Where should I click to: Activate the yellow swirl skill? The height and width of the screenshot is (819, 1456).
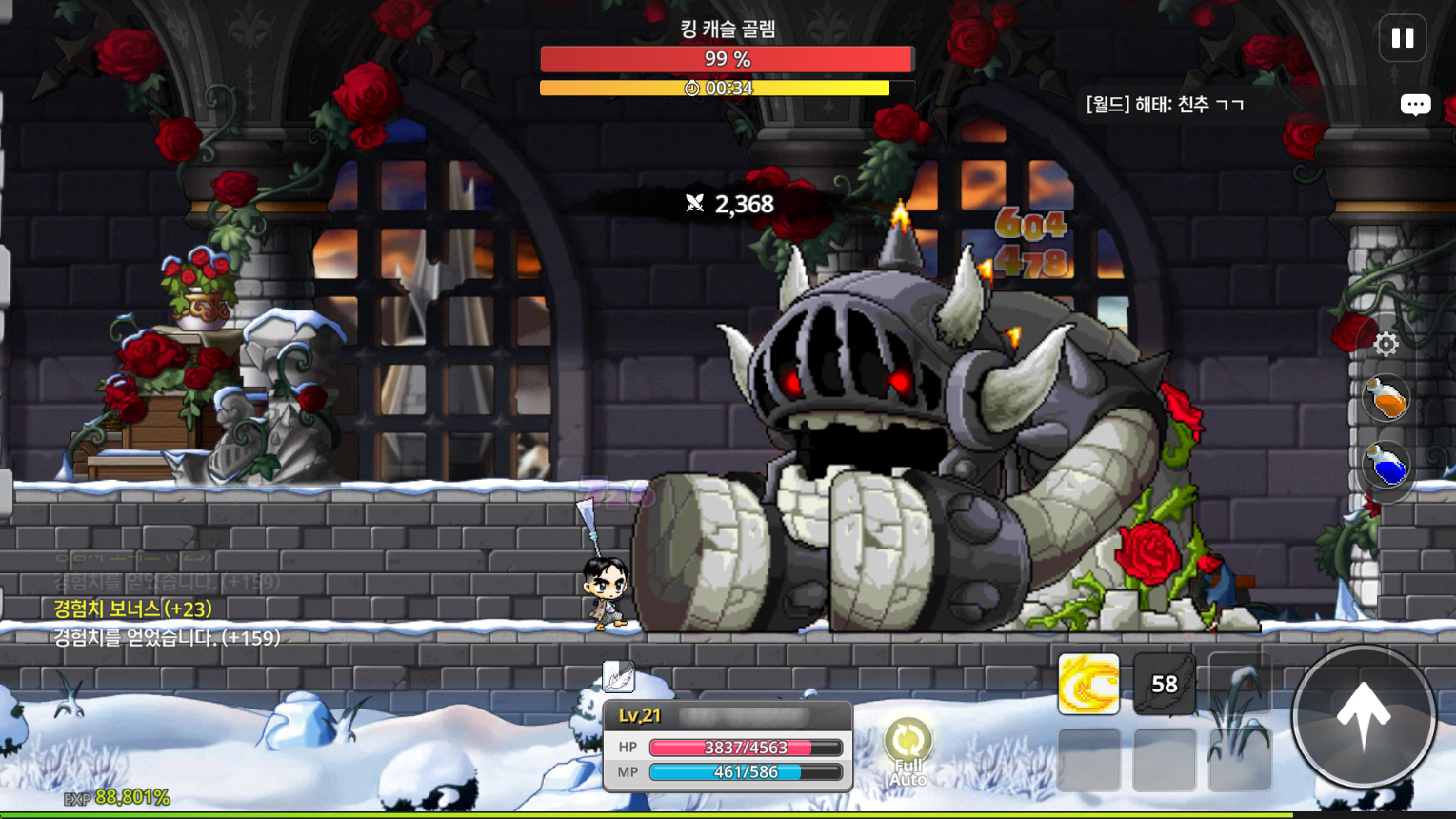coord(1088,684)
